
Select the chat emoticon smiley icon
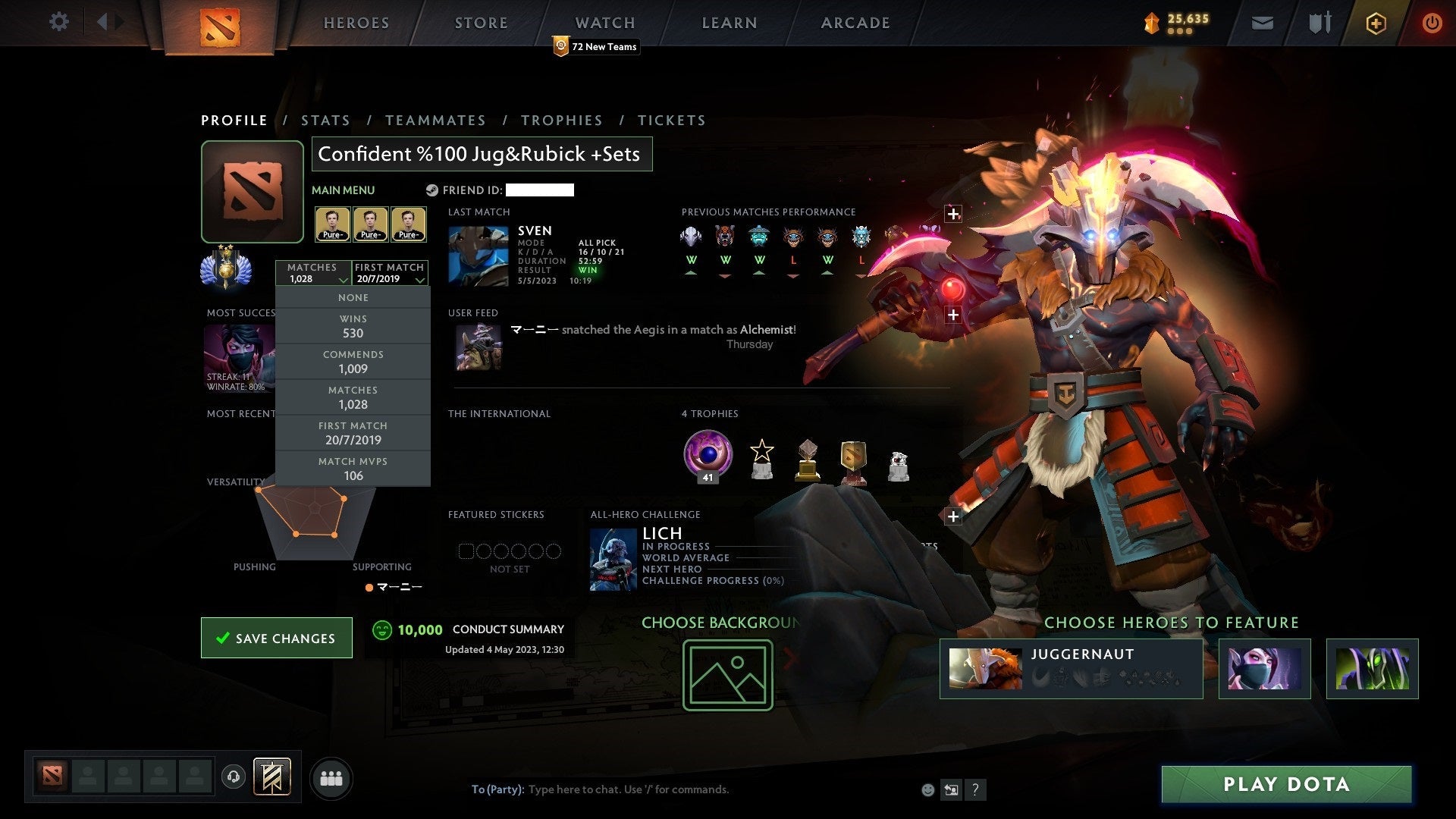[x=927, y=789]
